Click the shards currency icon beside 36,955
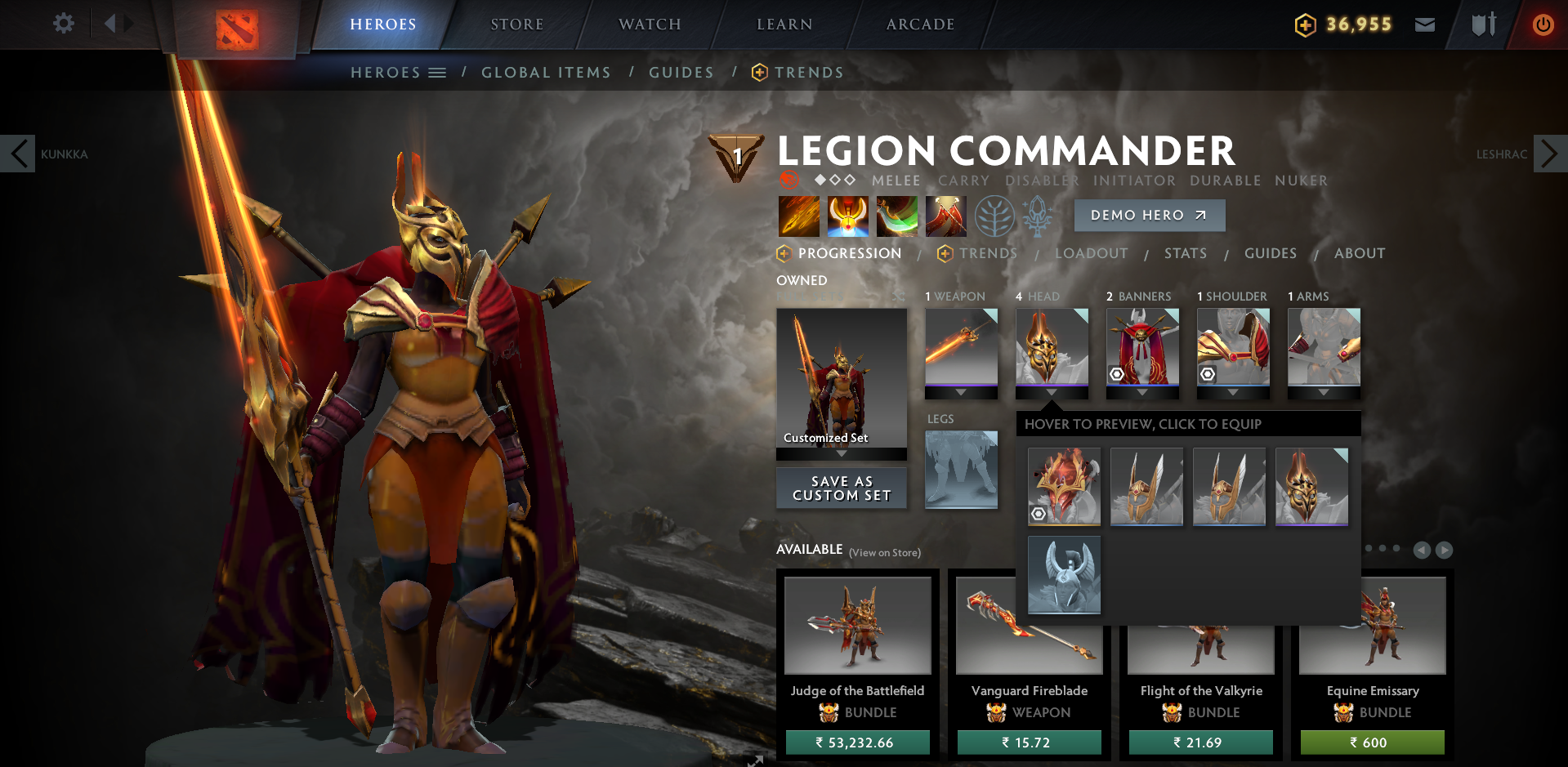This screenshot has width=1568, height=767. click(1305, 24)
